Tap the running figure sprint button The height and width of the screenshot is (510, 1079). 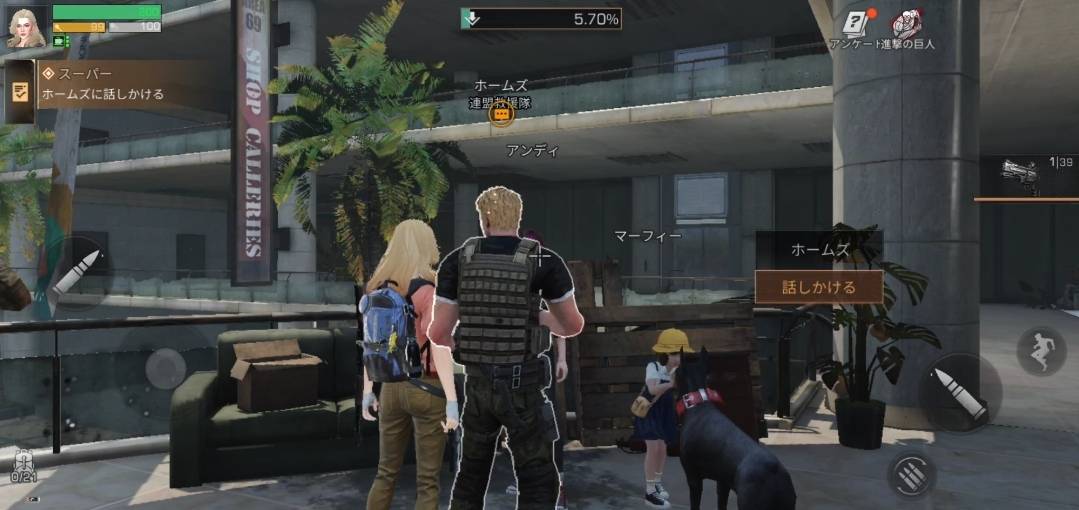[1041, 351]
